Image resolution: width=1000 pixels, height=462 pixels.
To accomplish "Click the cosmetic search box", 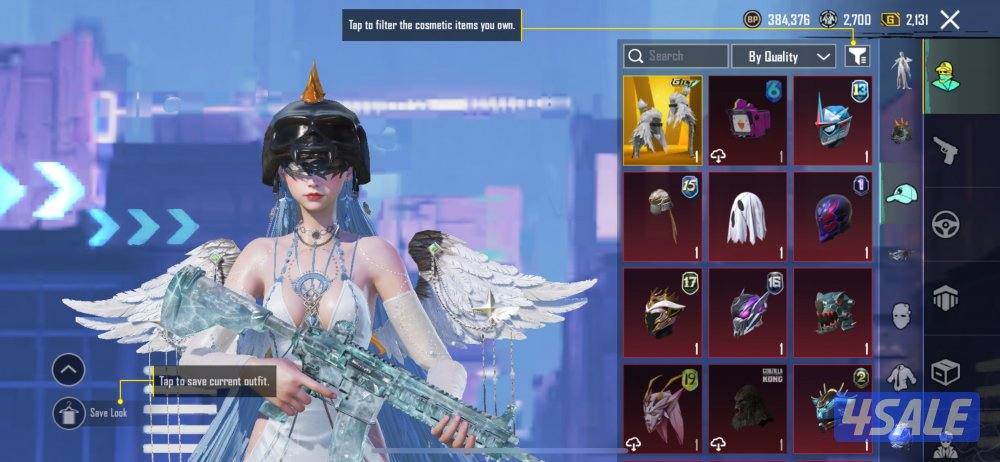I will (676, 56).
